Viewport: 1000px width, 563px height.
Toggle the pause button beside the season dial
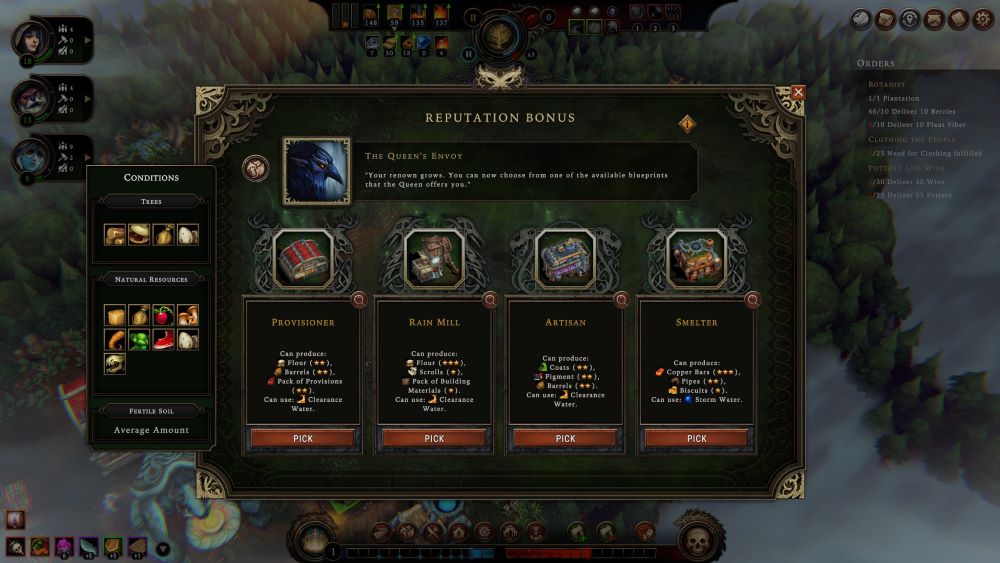pos(474,17)
